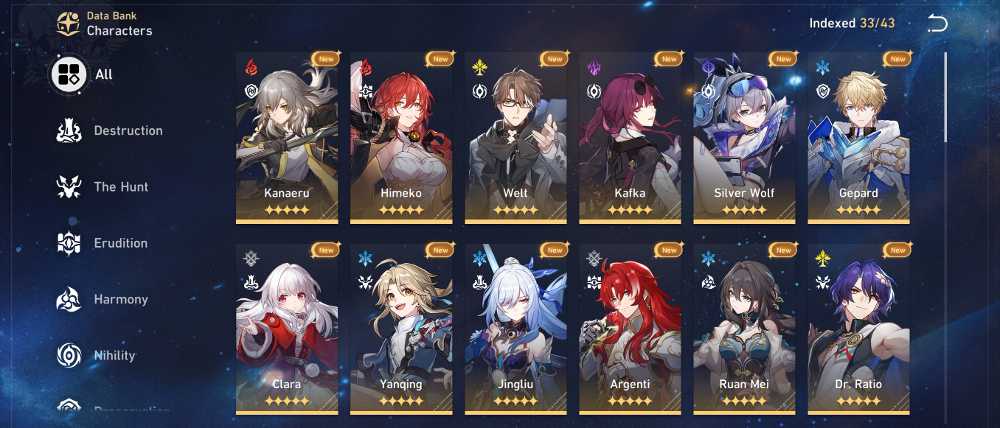Select Gepard's character card

point(858,138)
